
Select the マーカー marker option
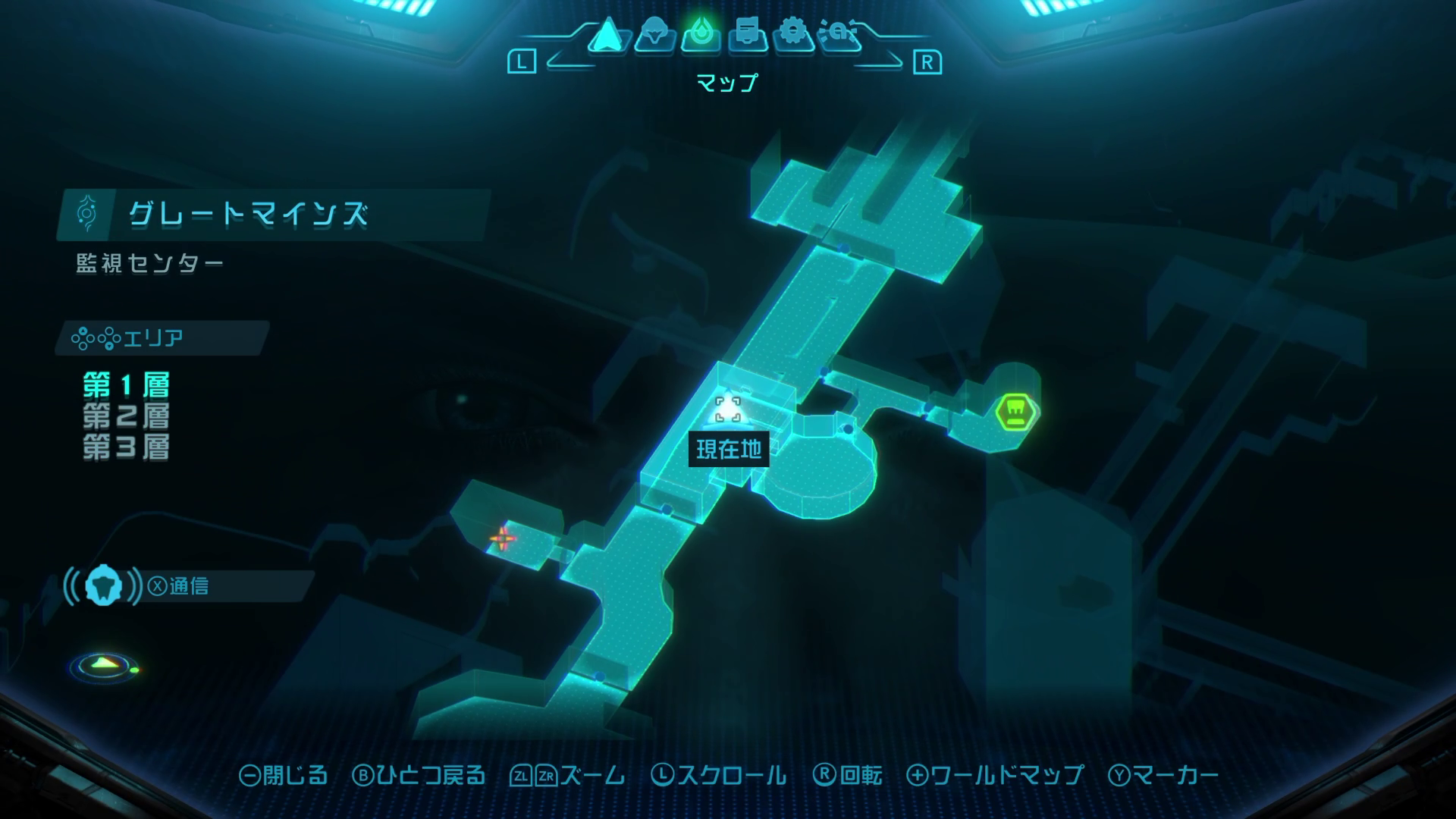click(1164, 775)
